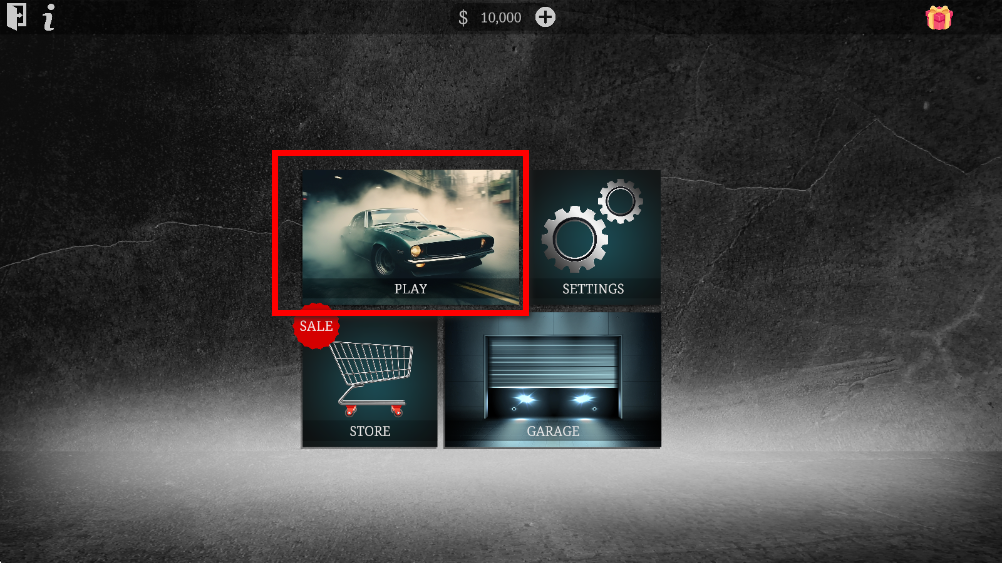Open the Store with shopping cart

370,381
